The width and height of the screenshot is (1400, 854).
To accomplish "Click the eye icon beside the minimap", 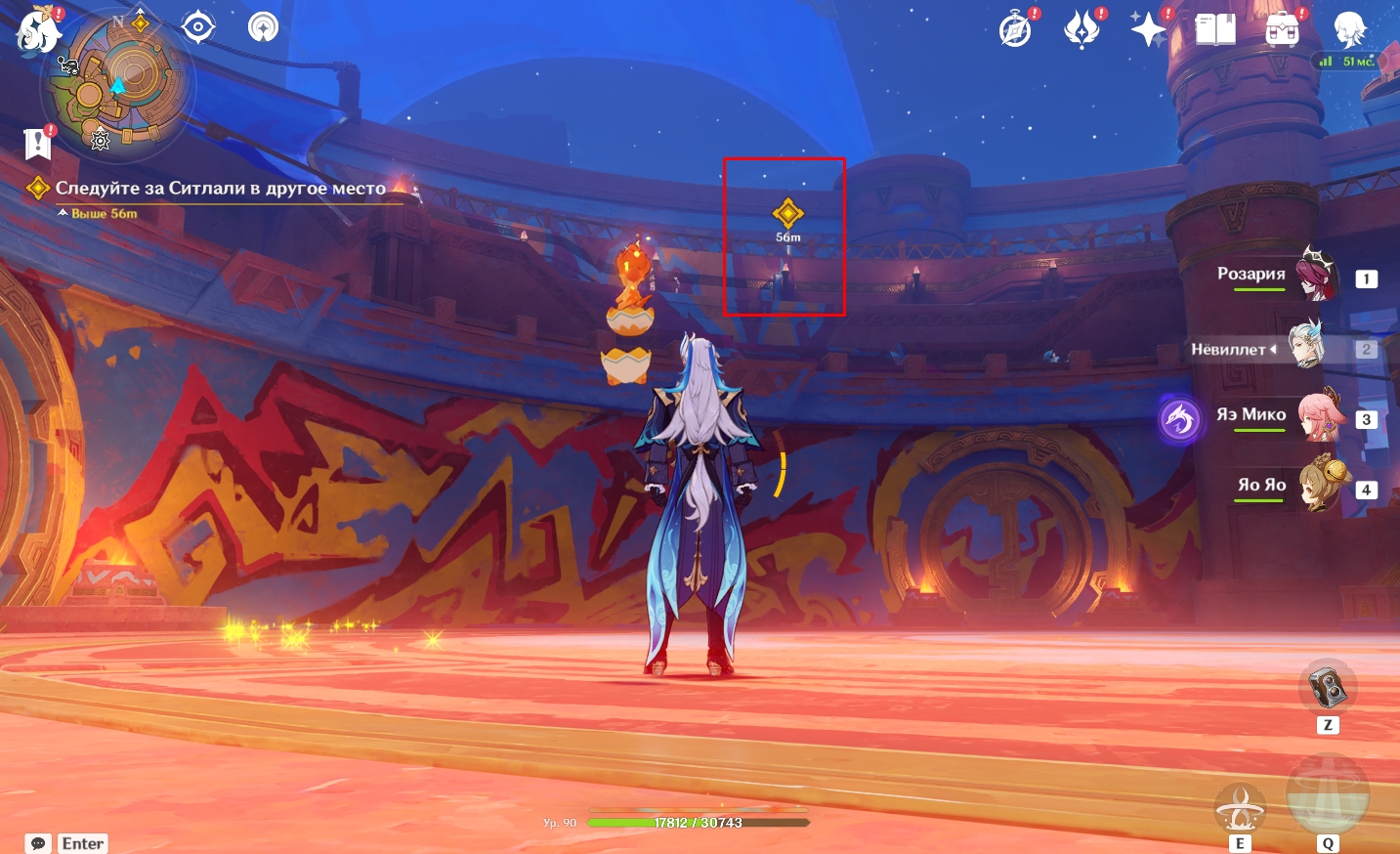I will coord(198,27).
